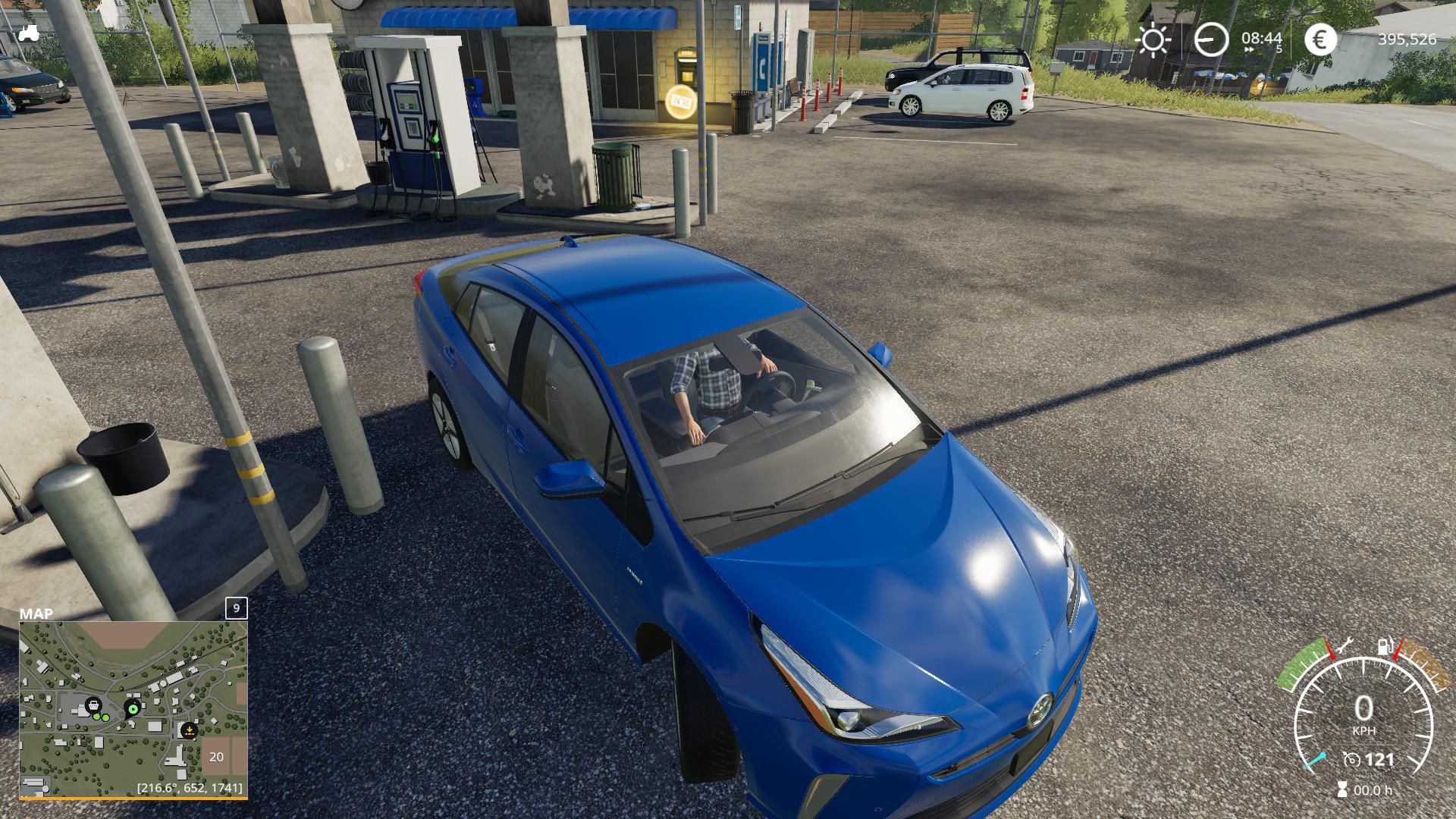1456x819 pixels.
Task: Click the wrench damage gauge icon
Action: (1345, 646)
